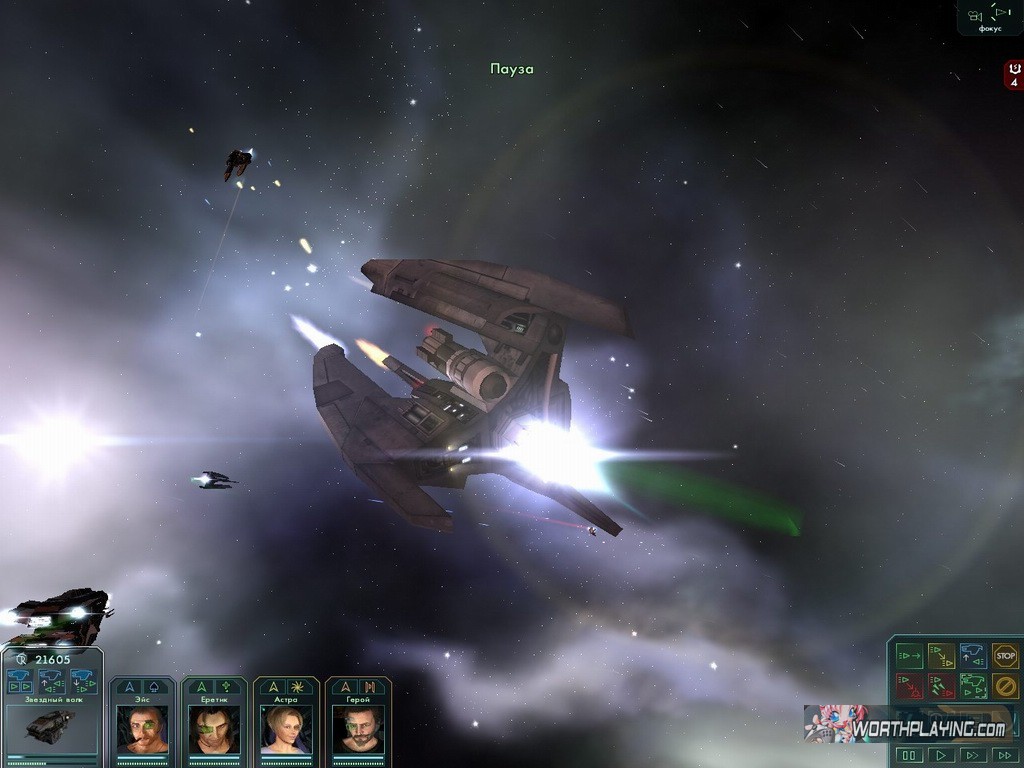This screenshot has width=1024, height=768.
Task: Select the red multi-arrow attack order
Action: coord(941,686)
